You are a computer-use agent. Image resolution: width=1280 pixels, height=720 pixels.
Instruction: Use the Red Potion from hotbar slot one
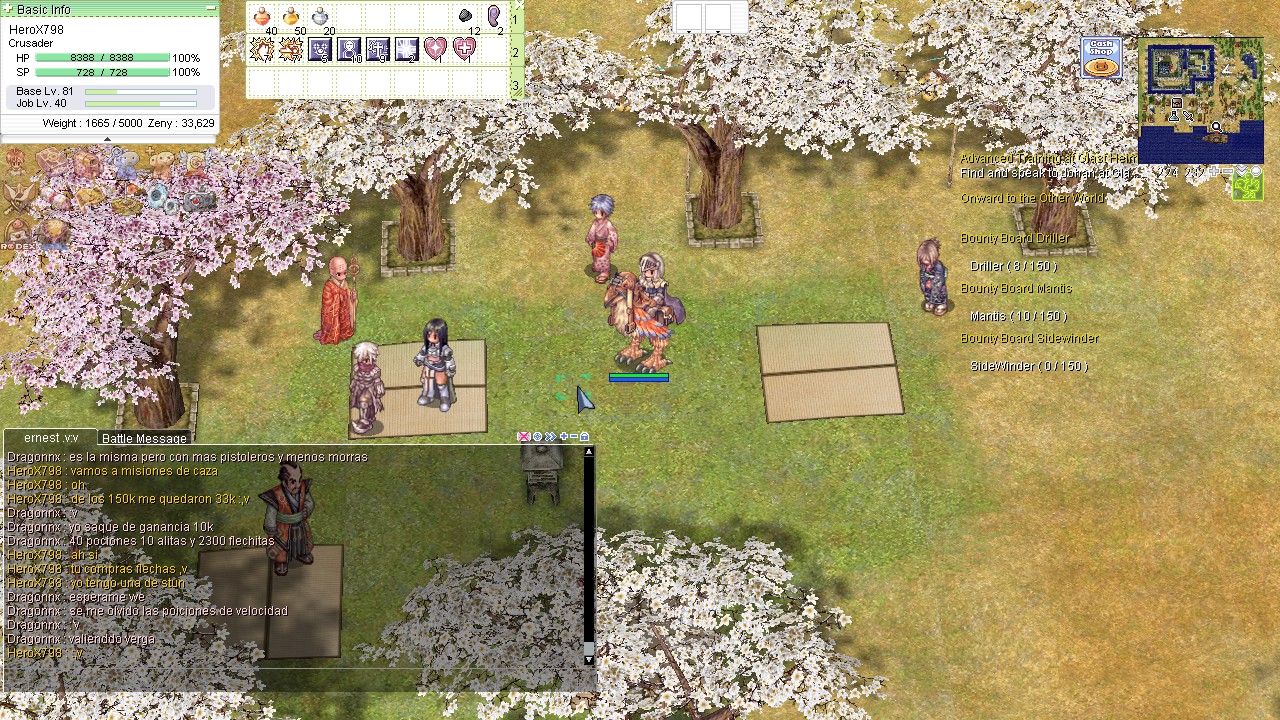click(x=261, y=16)
